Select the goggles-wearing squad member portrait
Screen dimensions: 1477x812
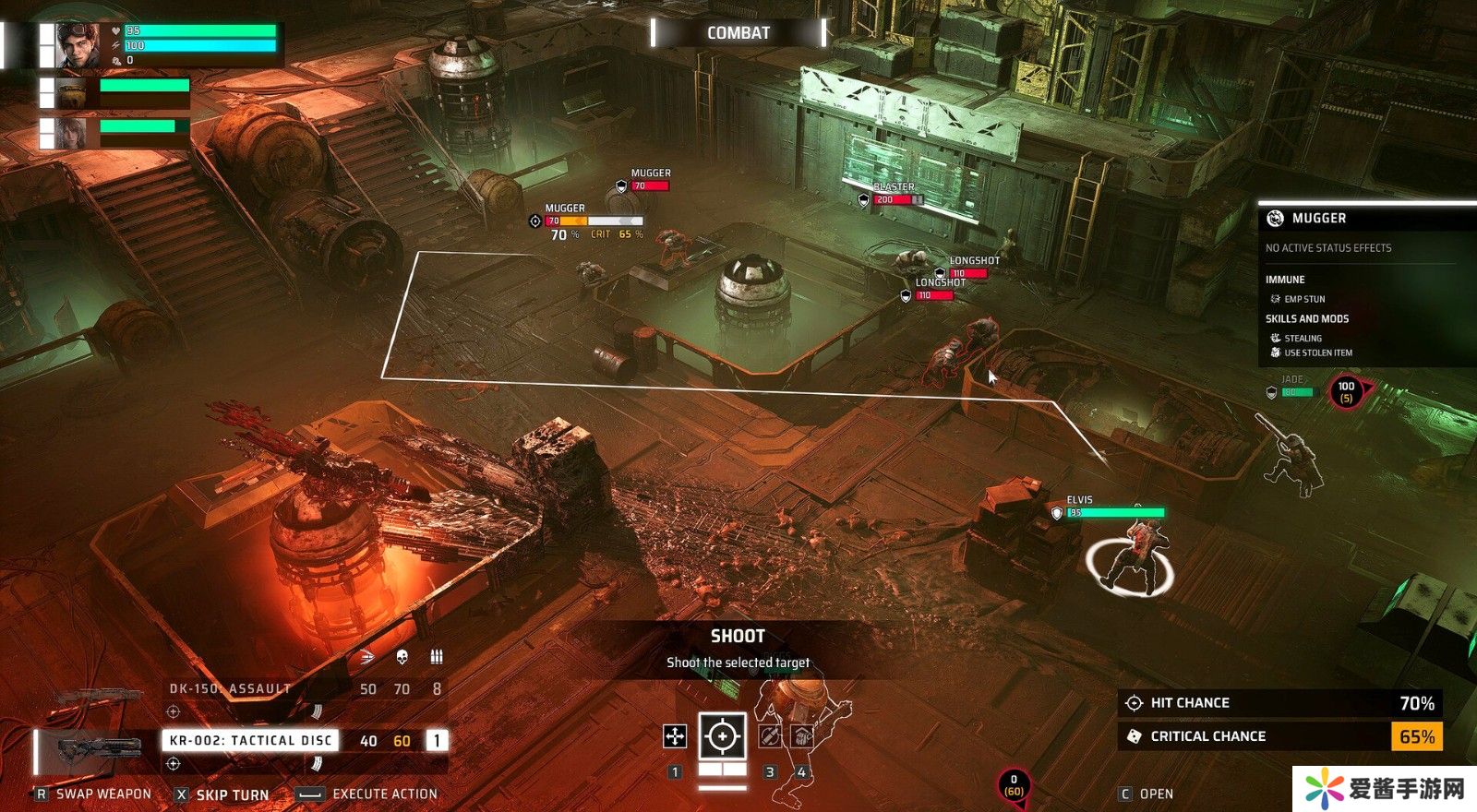[x=78, y=45]
